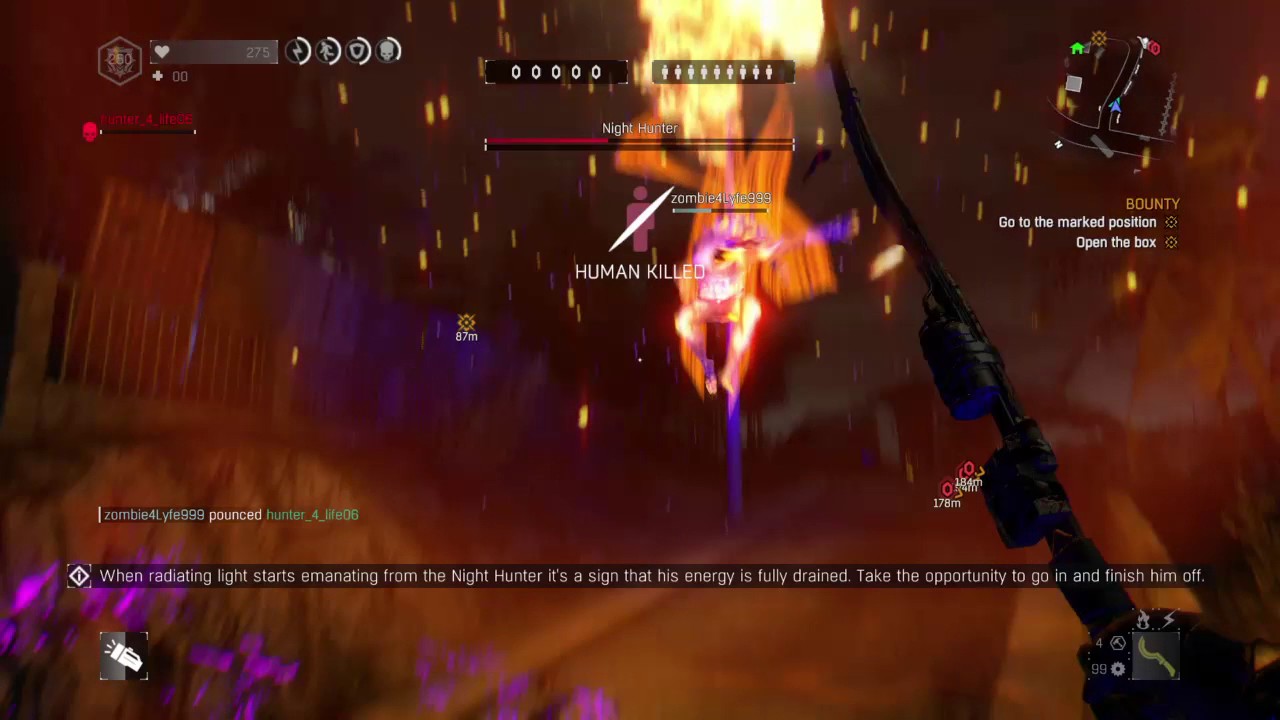Click the 87m bounty waypoint marker
The image size is (1280, 720).
[x=466, y=323]
